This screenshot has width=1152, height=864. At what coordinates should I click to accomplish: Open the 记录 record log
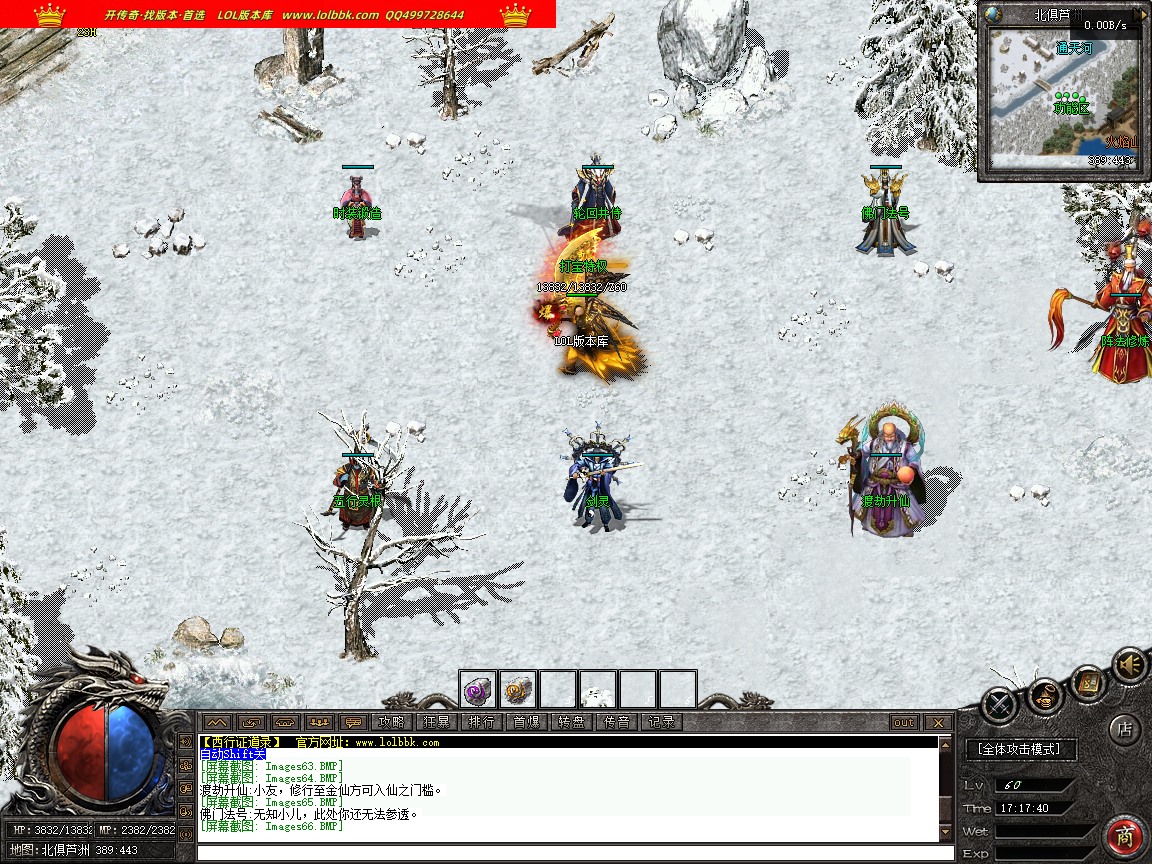pos(661,722)
